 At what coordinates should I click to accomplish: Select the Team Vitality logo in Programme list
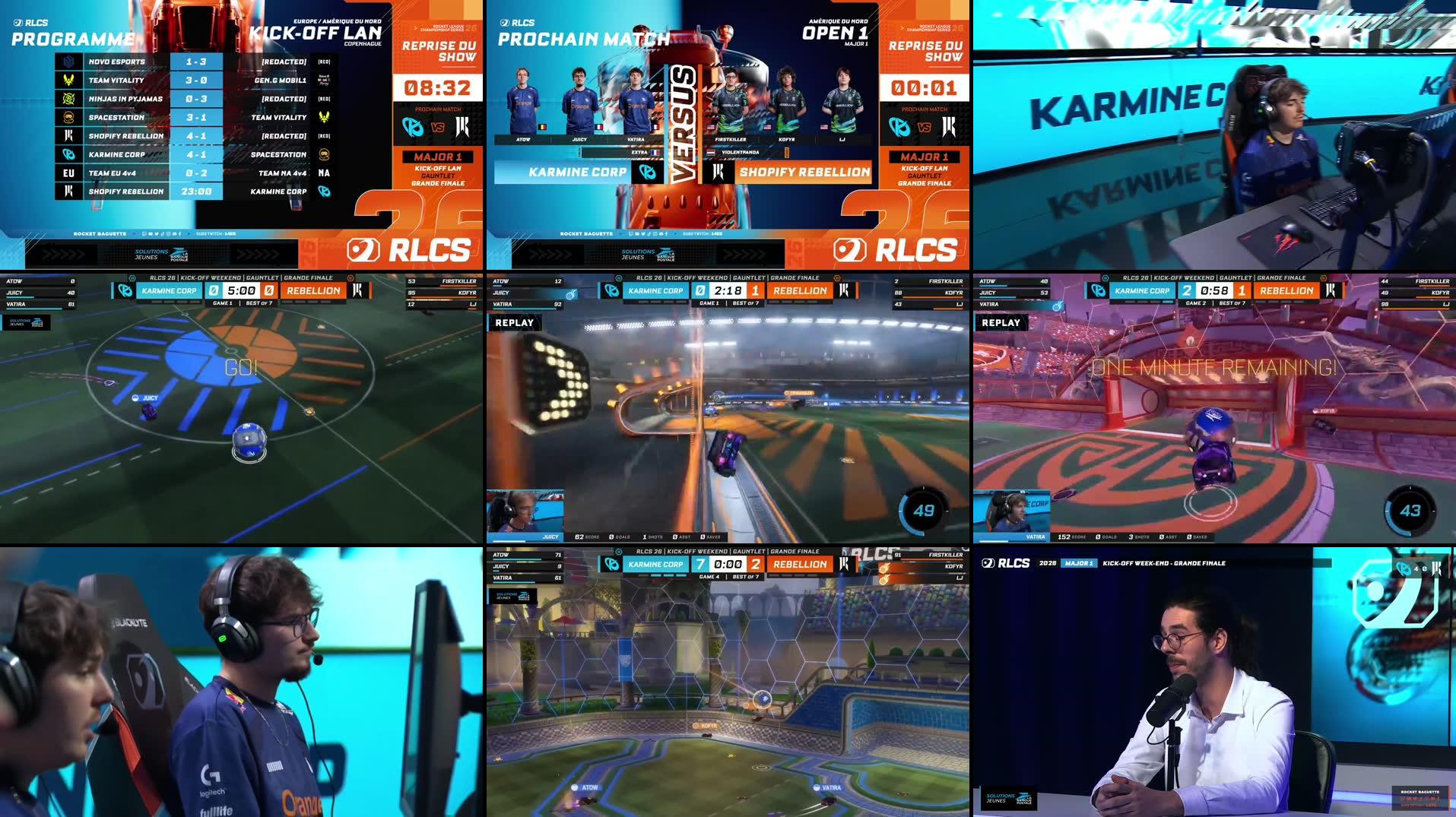point(67,80)
